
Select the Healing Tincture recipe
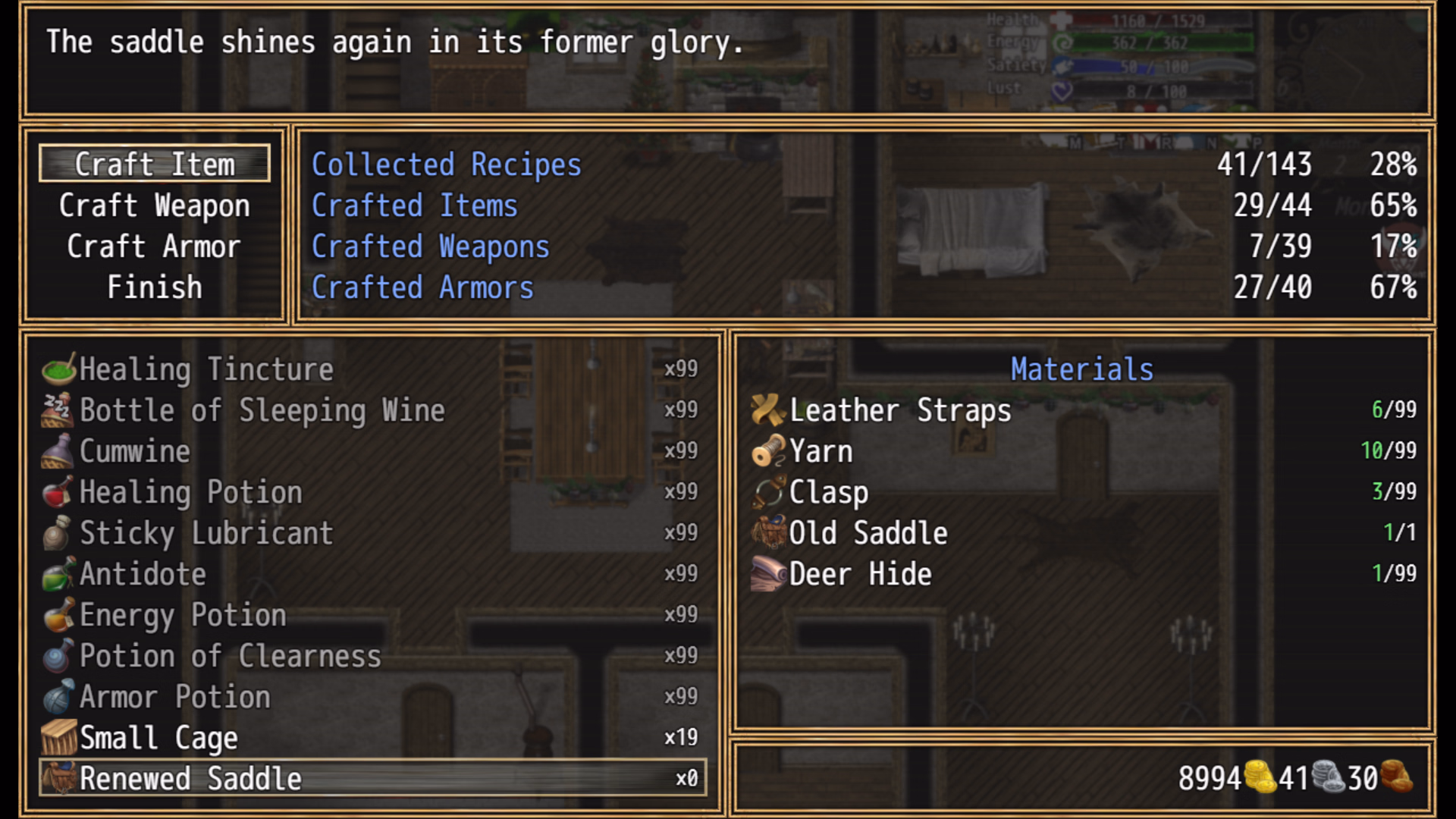coord(372,369)
